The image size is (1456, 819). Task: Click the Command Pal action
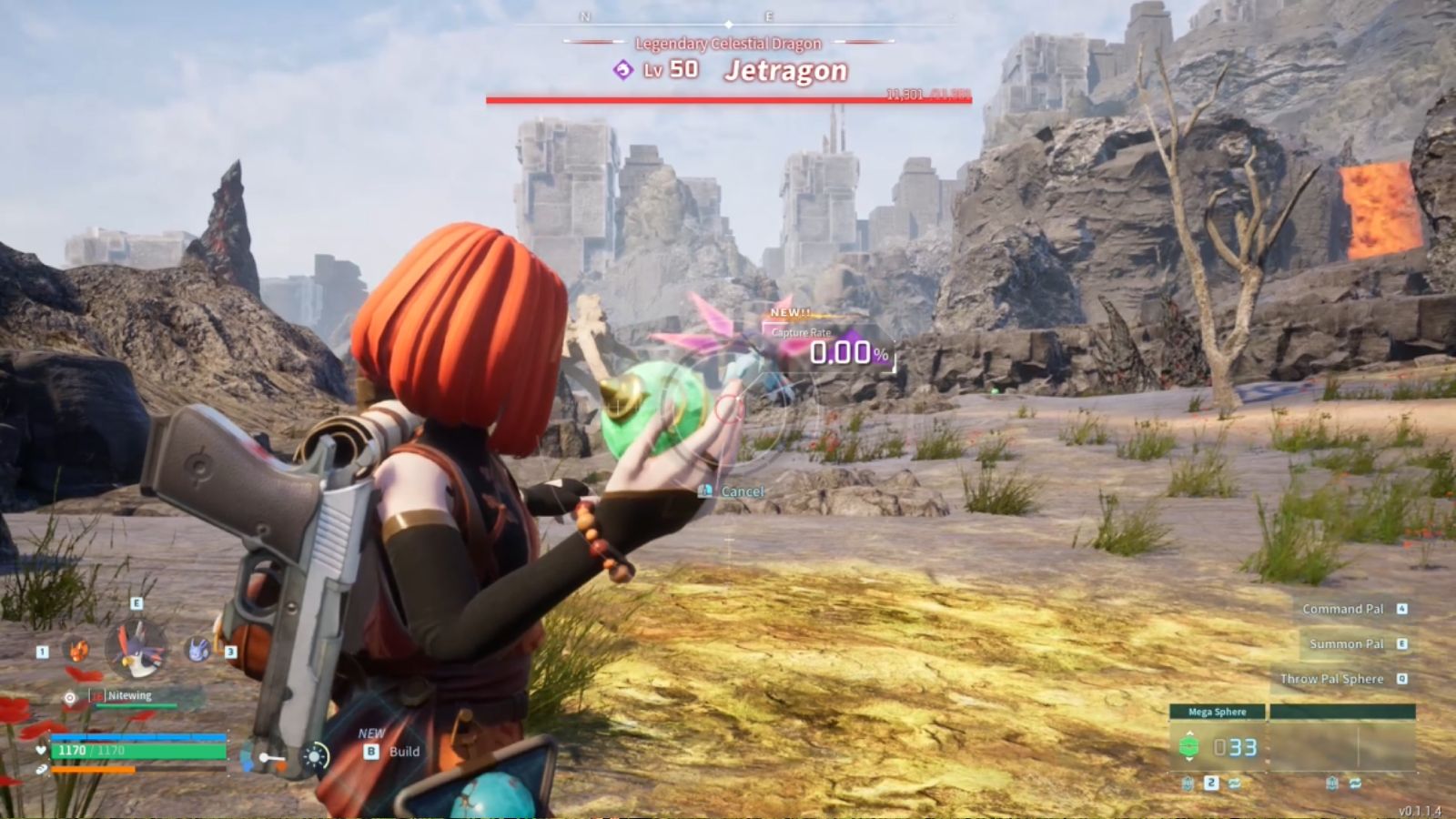pyautogui.click(x=1345, y=609)
